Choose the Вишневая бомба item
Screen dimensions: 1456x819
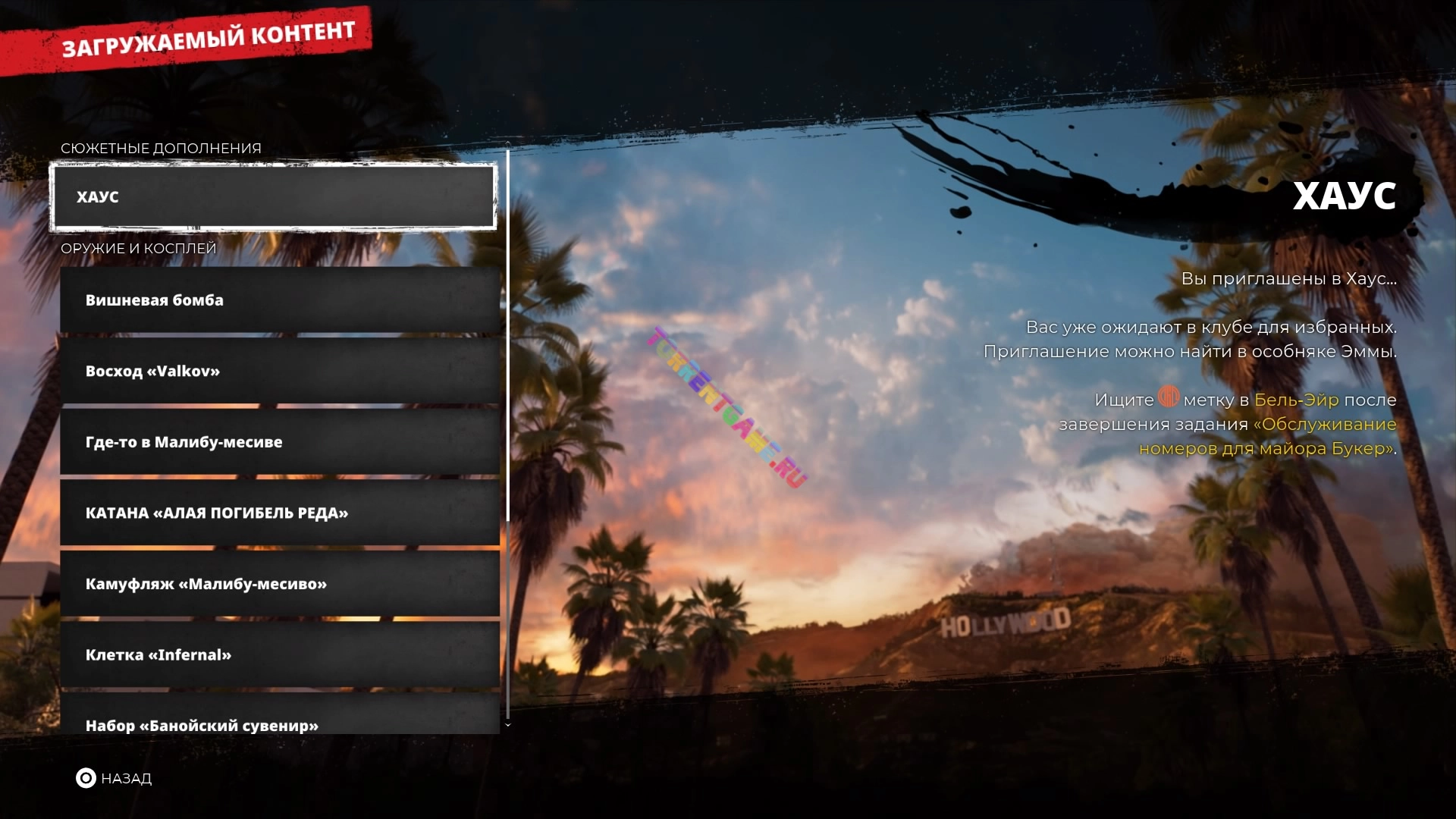point(279,300)
